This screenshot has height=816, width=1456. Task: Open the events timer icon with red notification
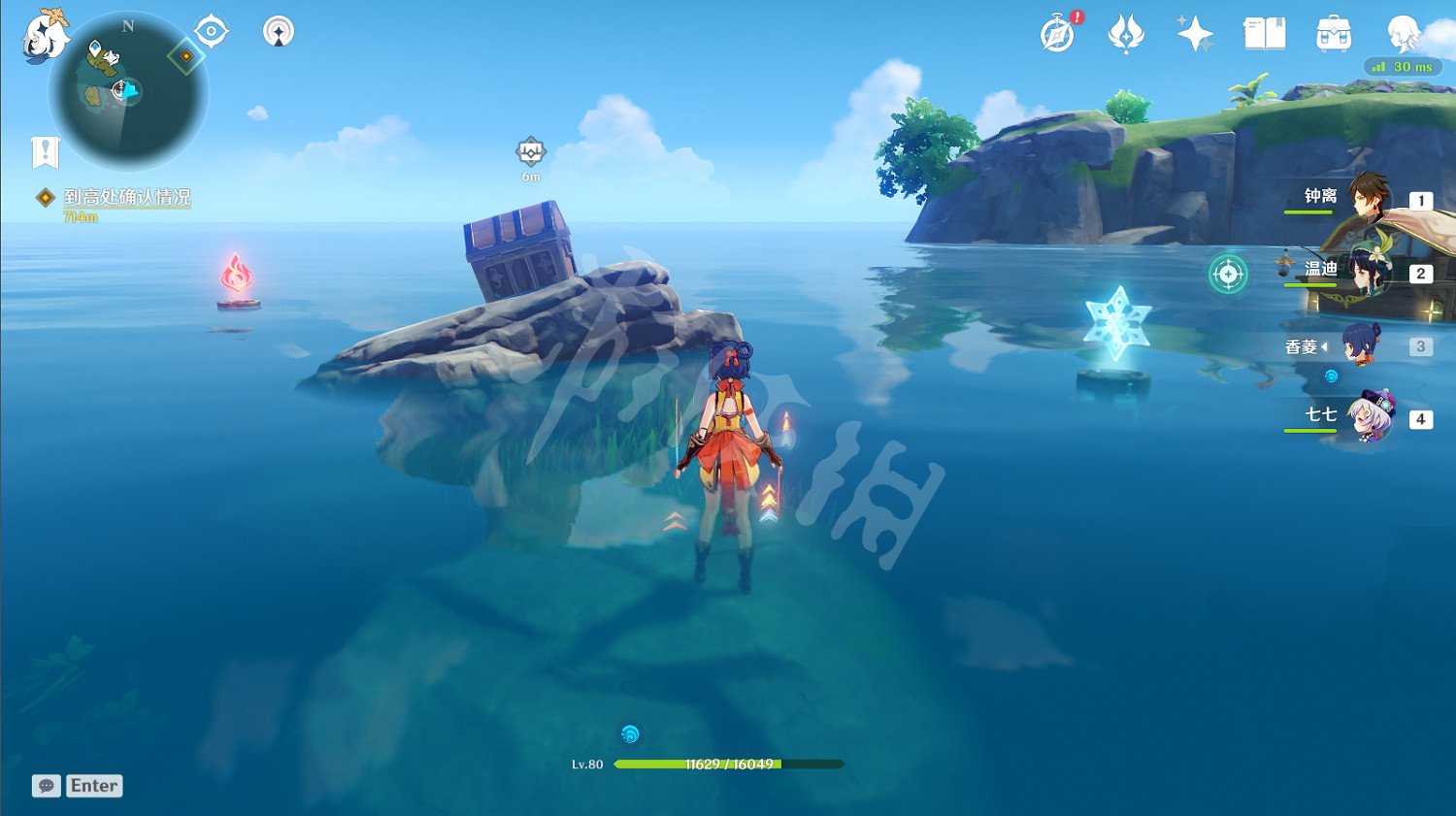(1056, 33)
